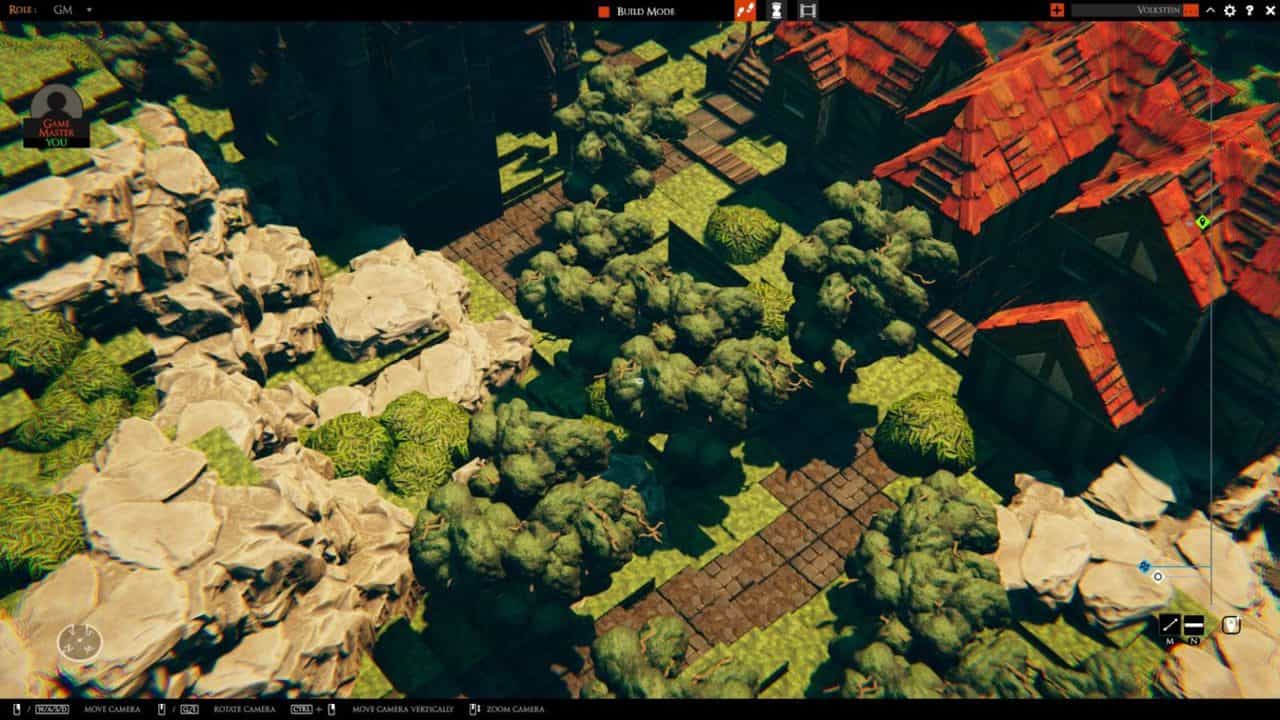Toggle the small square tool beside the N icon

coord(1232,625)
